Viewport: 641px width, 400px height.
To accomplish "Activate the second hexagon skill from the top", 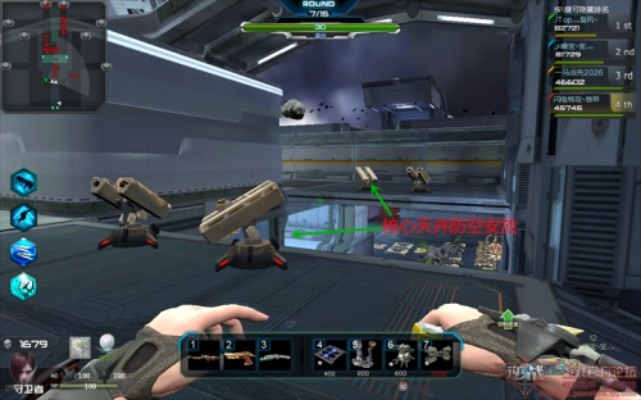I will 23,216.
